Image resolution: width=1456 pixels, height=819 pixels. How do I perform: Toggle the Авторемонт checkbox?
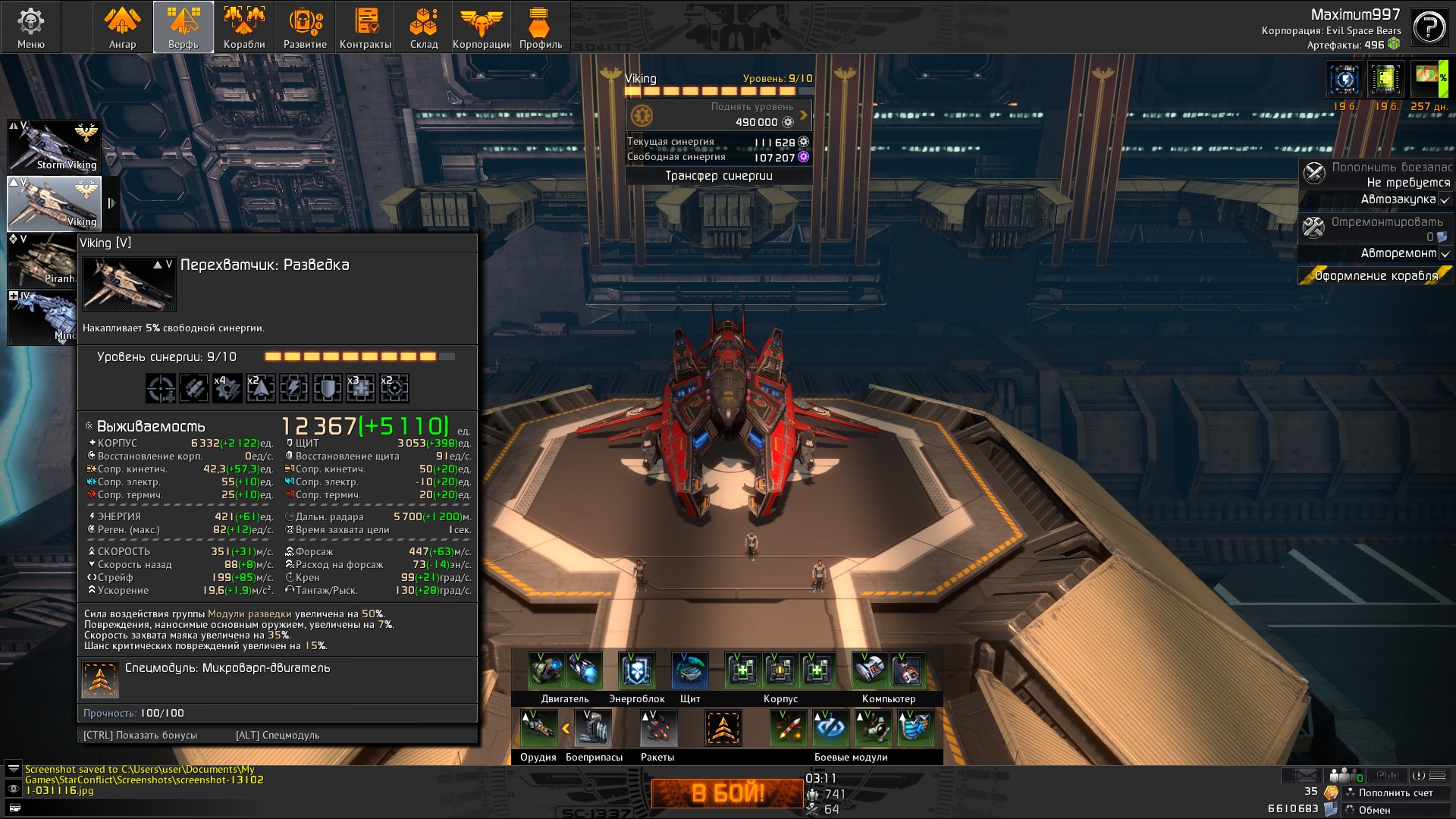point(1445,254)
